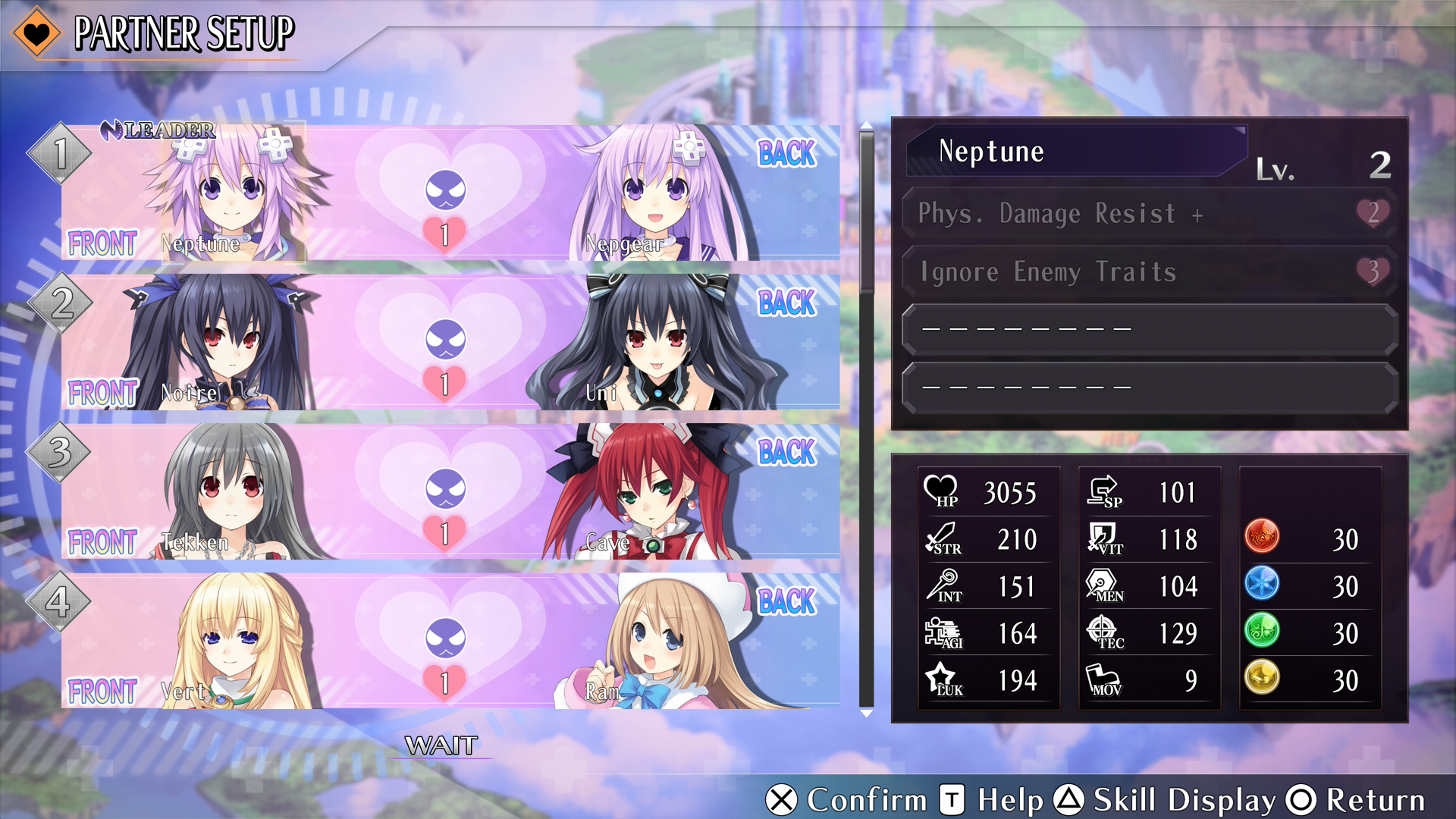Select Vert's front slot portrait
1456x819 pixels.
click(x=227, y=642)
